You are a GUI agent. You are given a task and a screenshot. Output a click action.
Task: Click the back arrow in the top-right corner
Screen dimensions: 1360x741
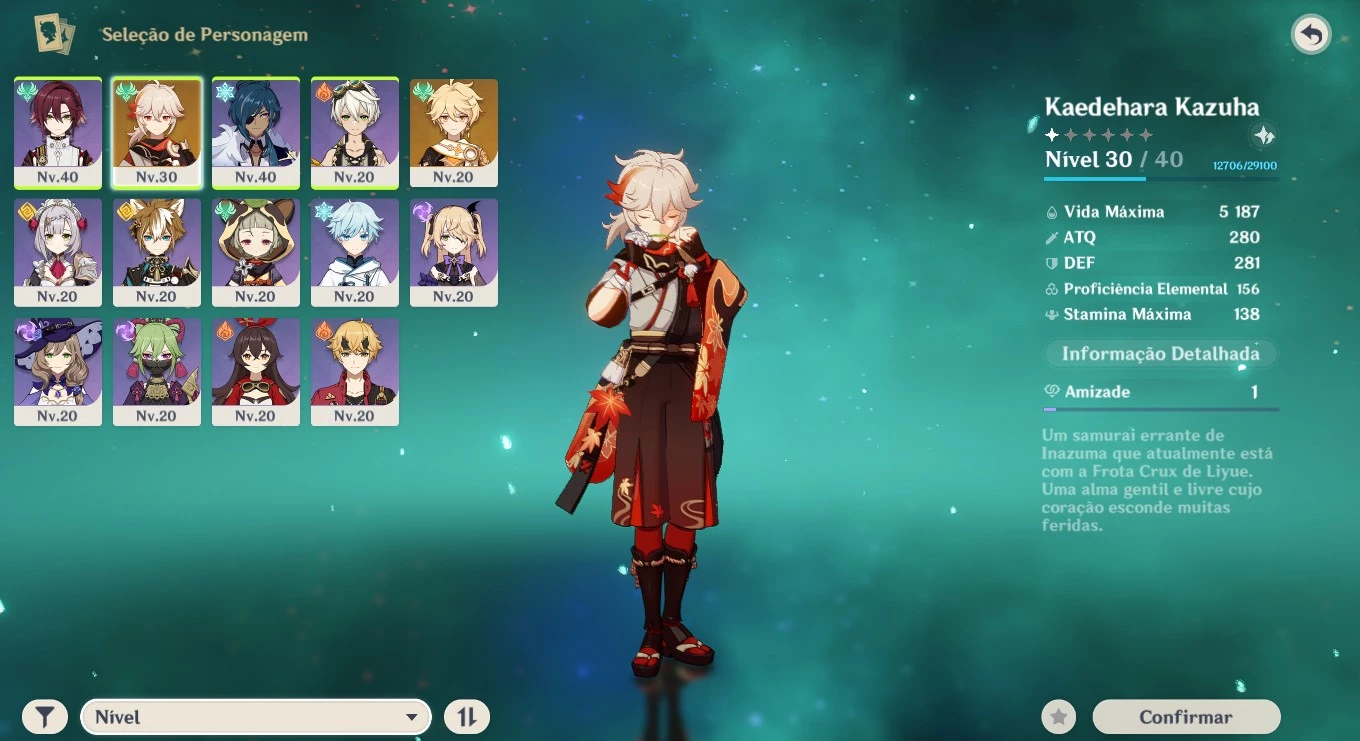pyautogui.click(x=1311, y=34)
